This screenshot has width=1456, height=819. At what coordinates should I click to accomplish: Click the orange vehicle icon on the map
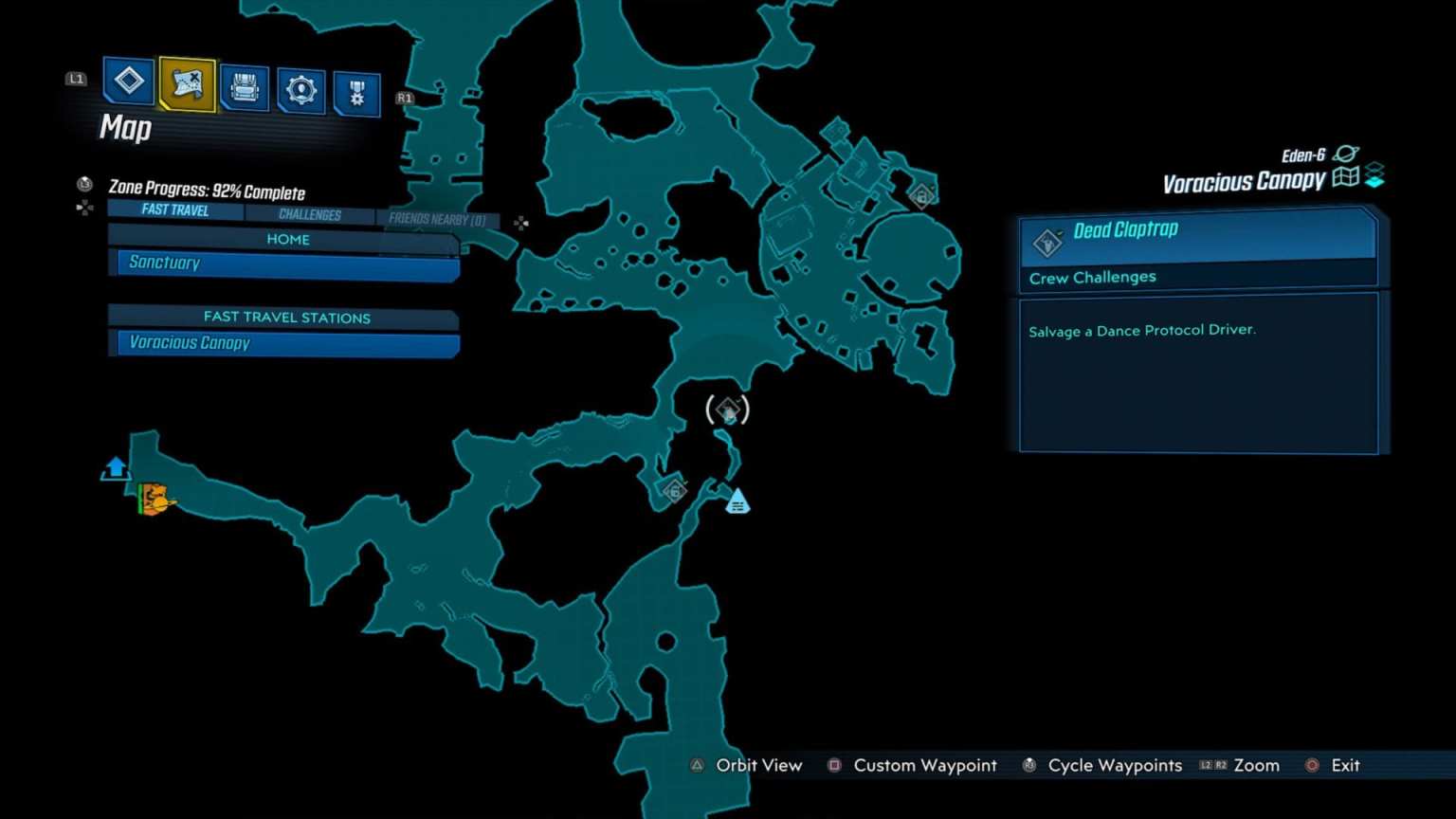coord(155,500)
